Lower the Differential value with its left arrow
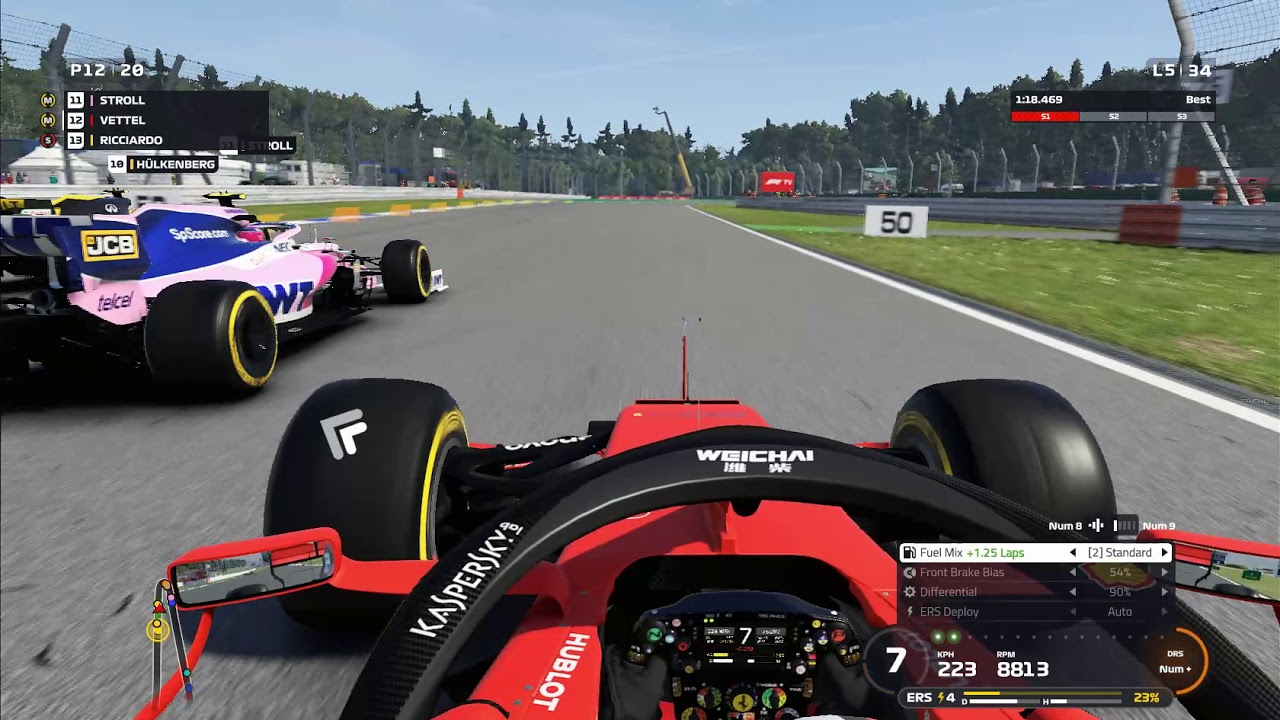 click(x=1073, y=592)
